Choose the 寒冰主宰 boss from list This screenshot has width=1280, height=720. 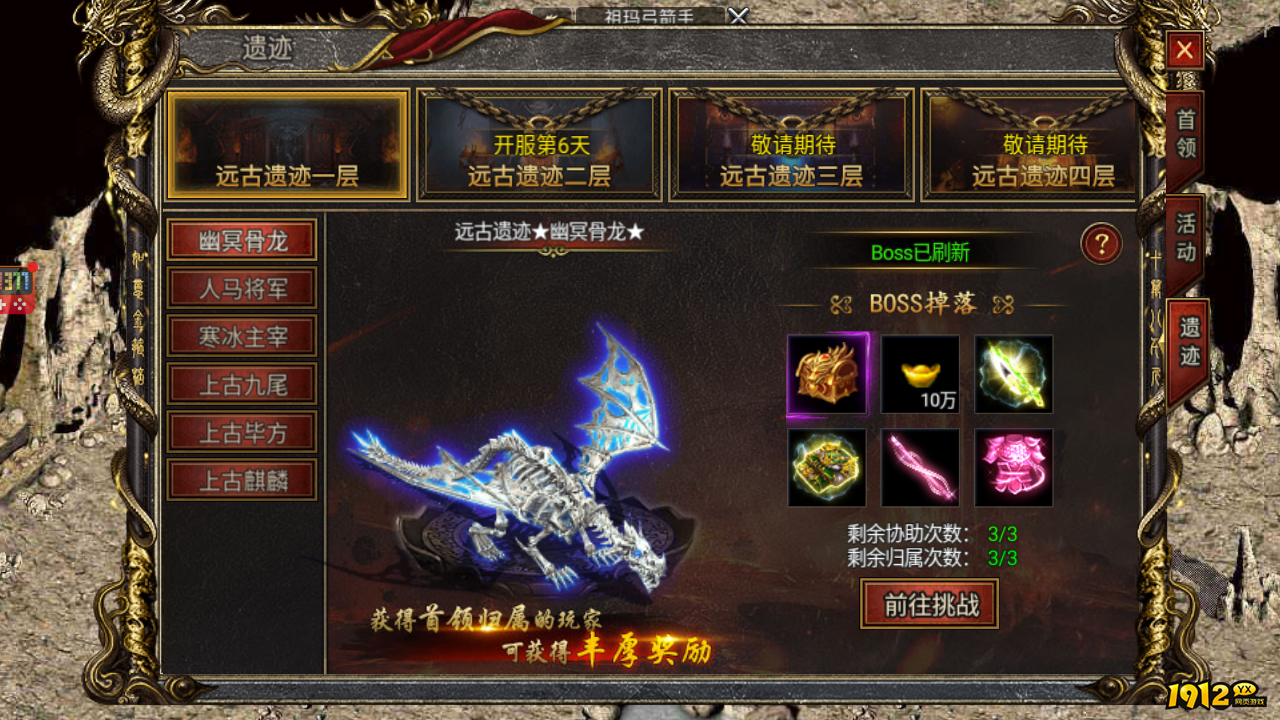(x=243, y=336)
